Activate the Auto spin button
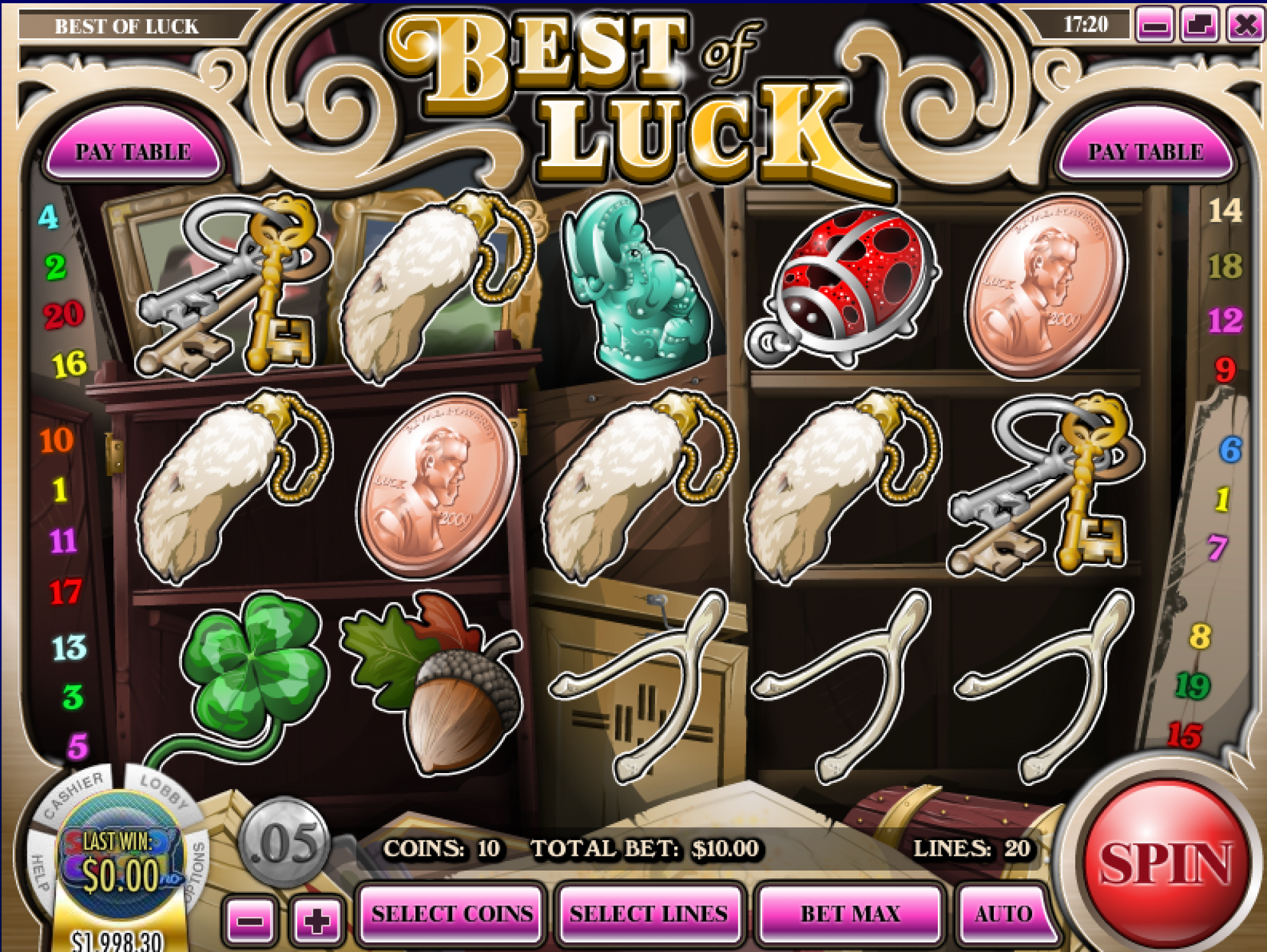The height and width of the screenshot is (952, 1267). coord(1003,914)
